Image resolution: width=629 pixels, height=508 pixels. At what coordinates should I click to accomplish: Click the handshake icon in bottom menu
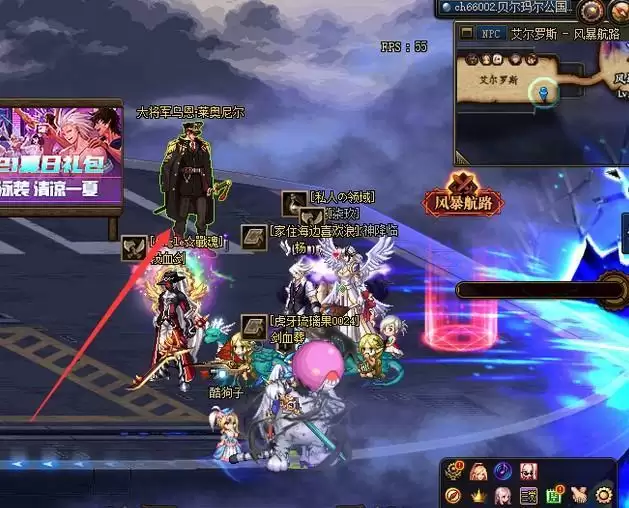coord(578,494)
